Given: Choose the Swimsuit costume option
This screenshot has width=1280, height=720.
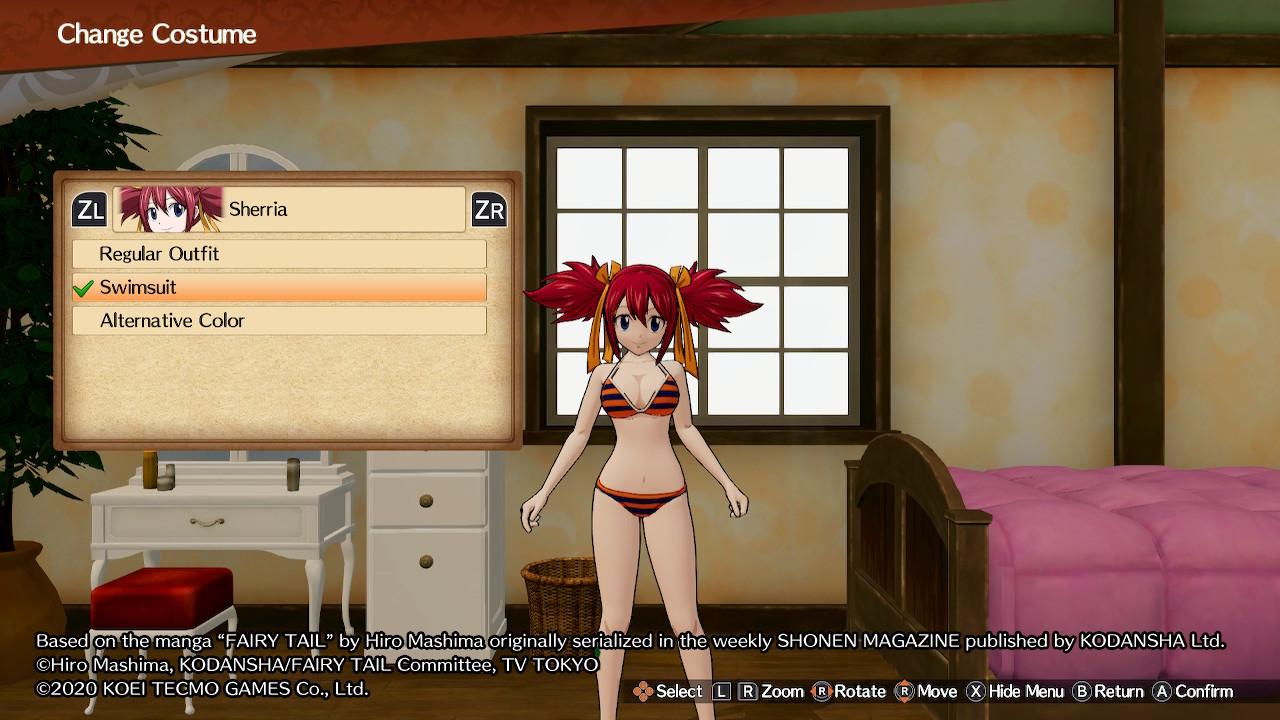Looking at the screenshot, I should click(279, 288).
